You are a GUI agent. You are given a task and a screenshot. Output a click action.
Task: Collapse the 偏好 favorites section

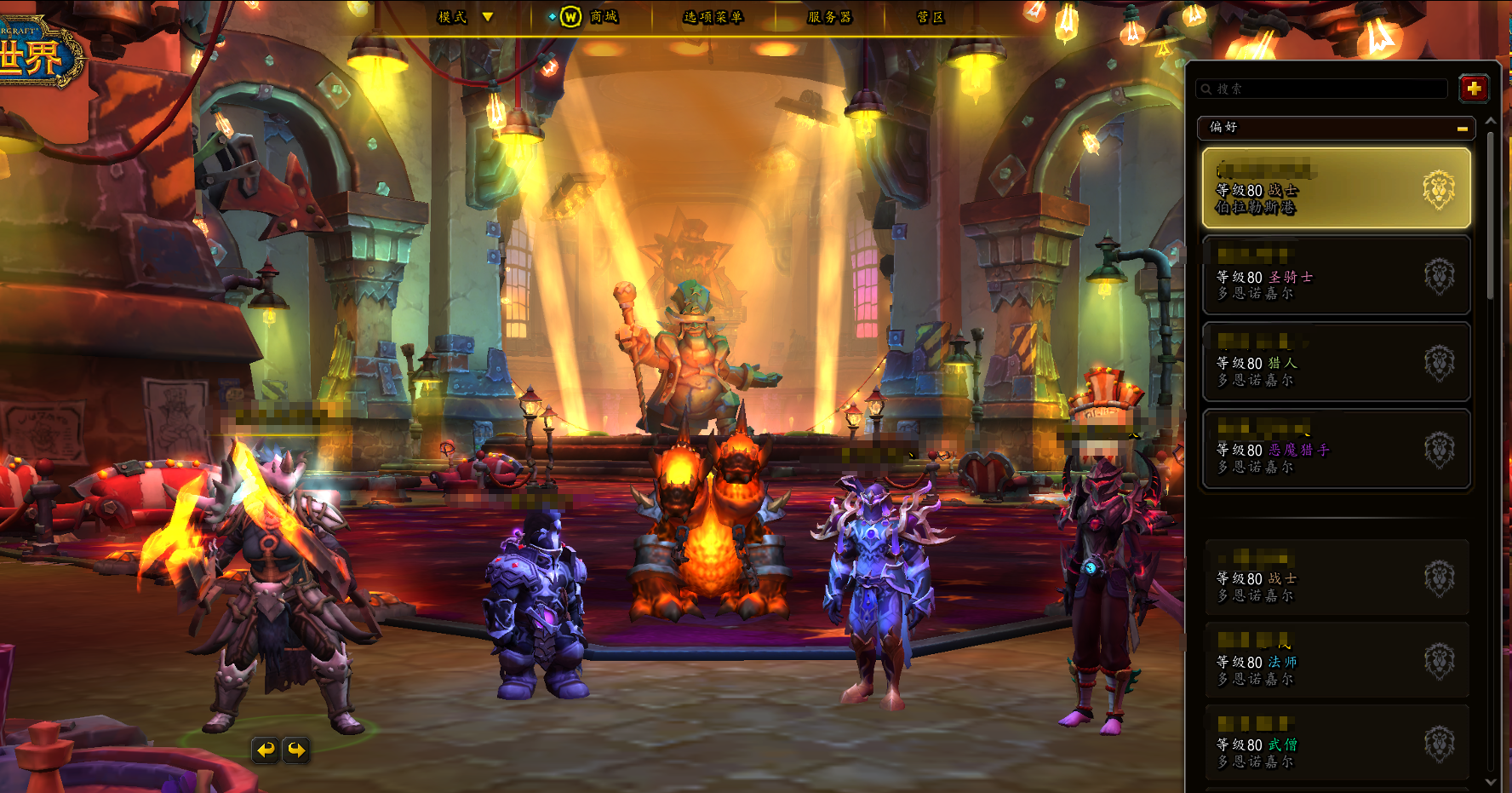click(1462, 129)
